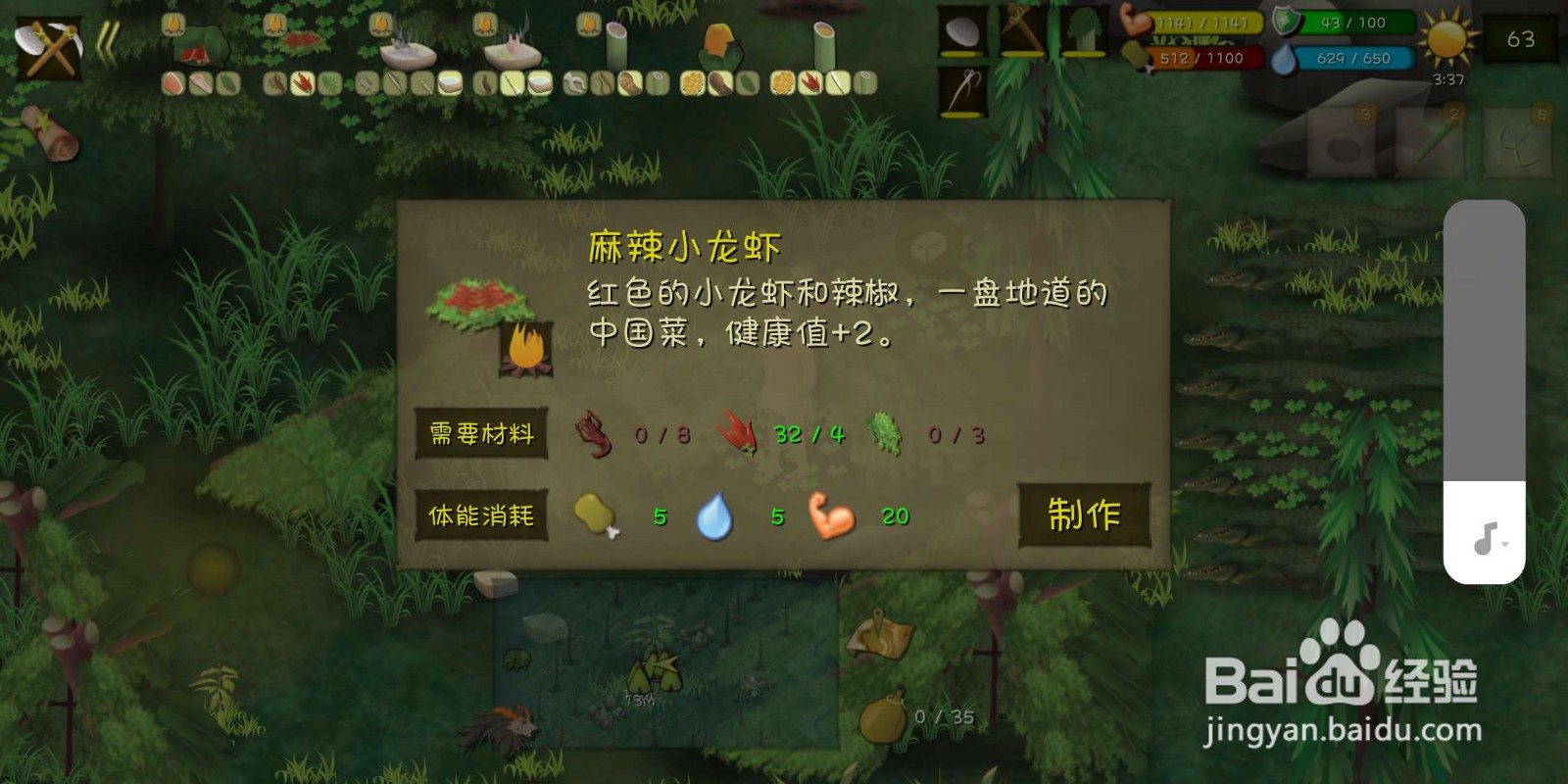Click the campfire icon in the recipe dialog
This screenshot has width=1568, height=784.
(x=526, y=348)
